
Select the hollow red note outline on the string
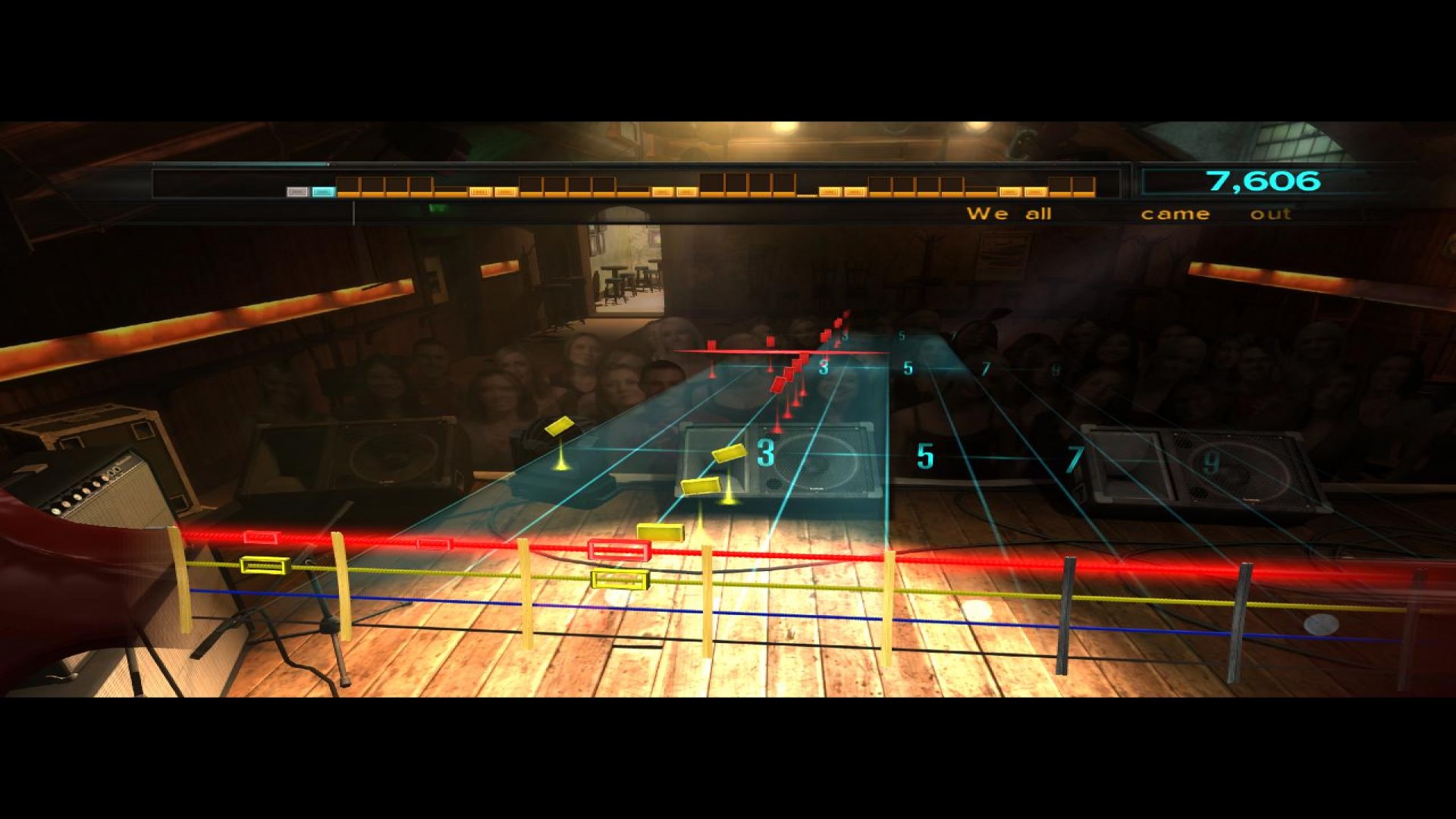[620, 551]
